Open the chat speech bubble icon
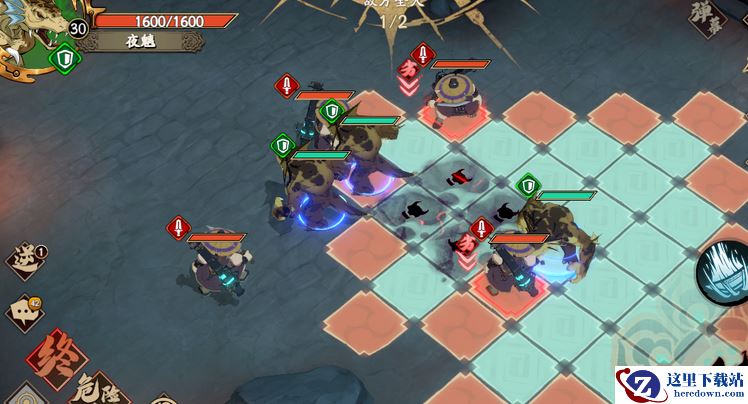The height and width of the screenshot is (404, 748). click(x=24, y=312)
